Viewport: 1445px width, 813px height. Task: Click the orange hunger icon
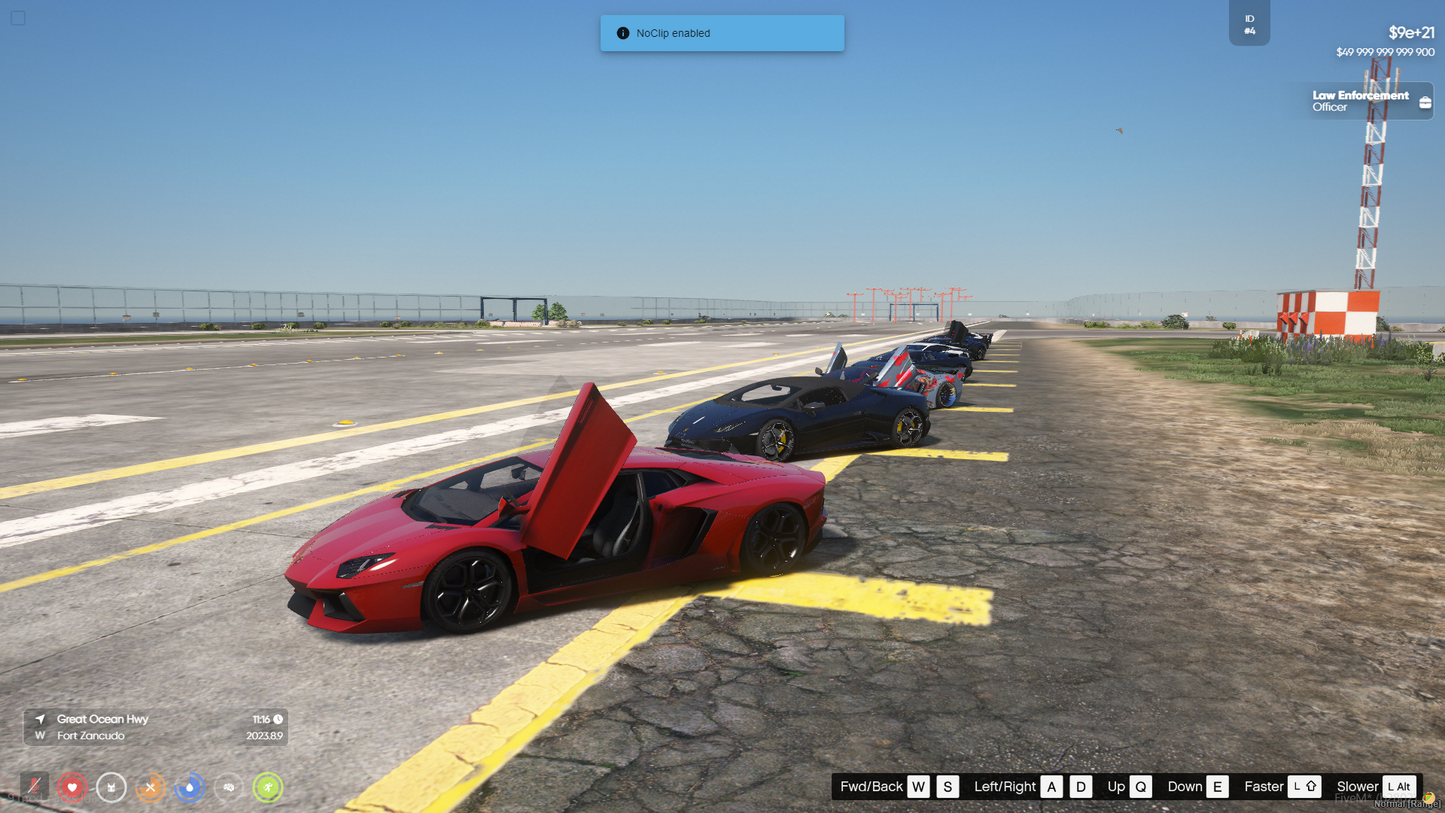[x=150, y=787]
